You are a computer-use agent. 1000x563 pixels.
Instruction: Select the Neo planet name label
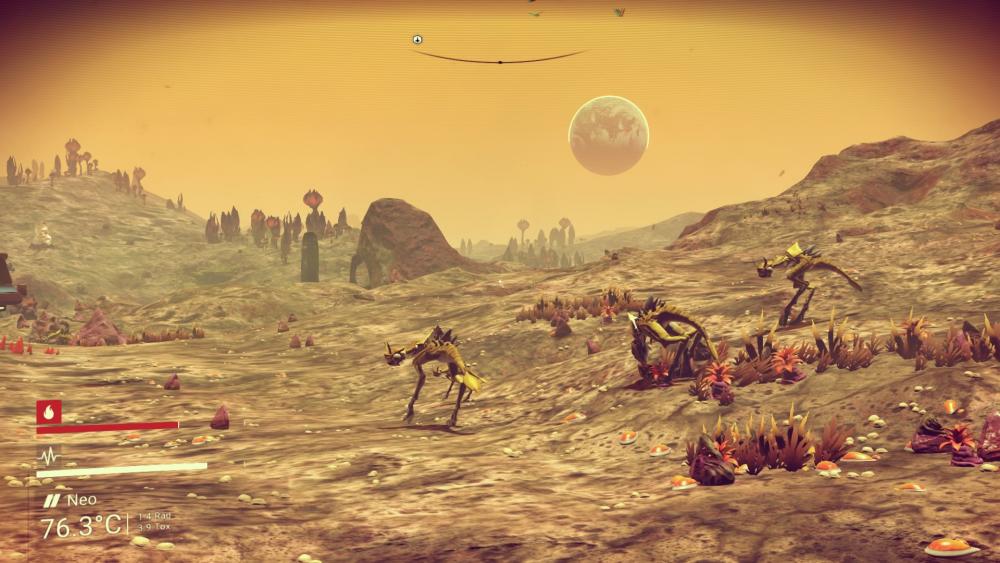(81, 499)
